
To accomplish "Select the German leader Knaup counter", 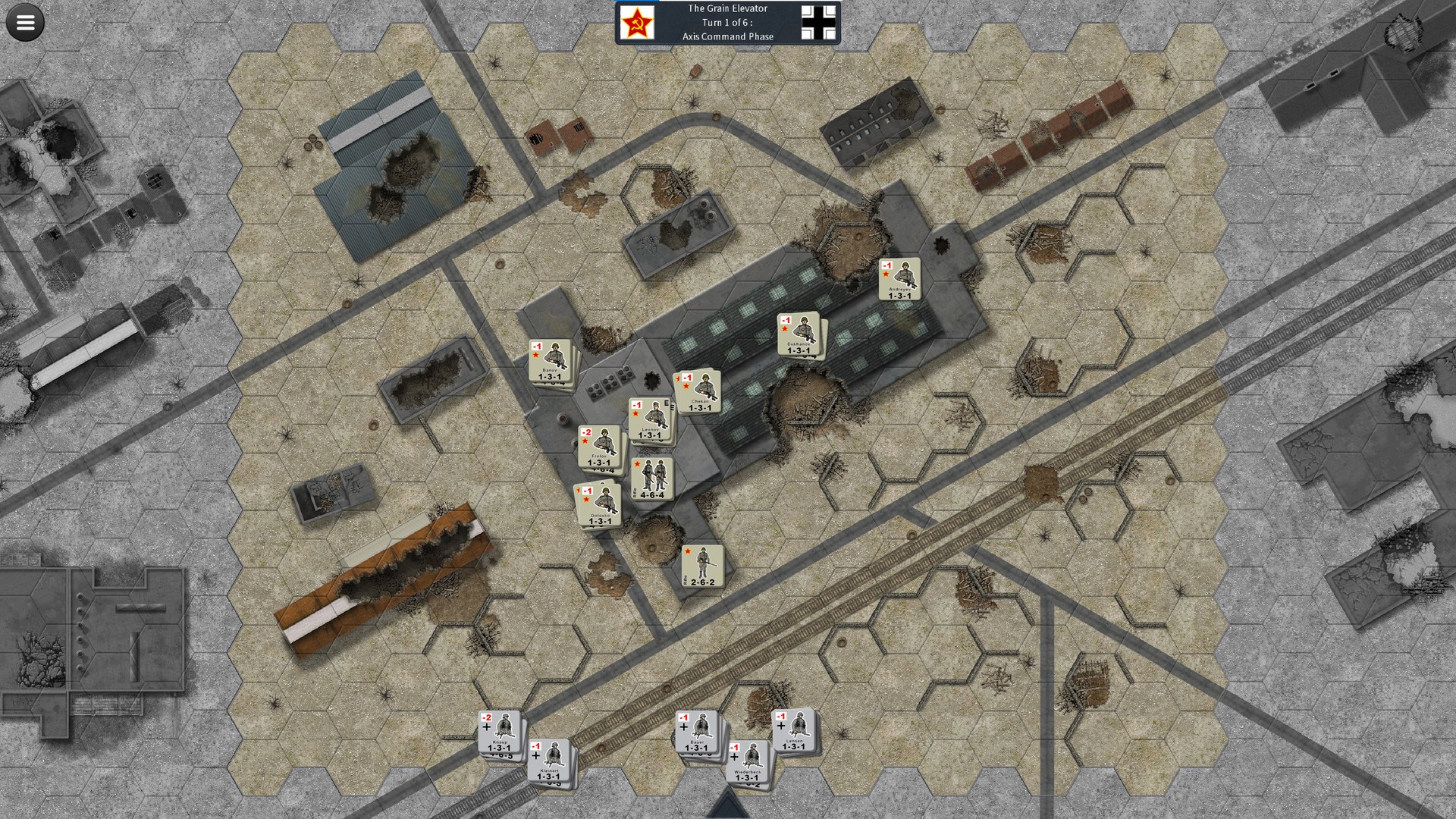I will (x=499, y=732).
